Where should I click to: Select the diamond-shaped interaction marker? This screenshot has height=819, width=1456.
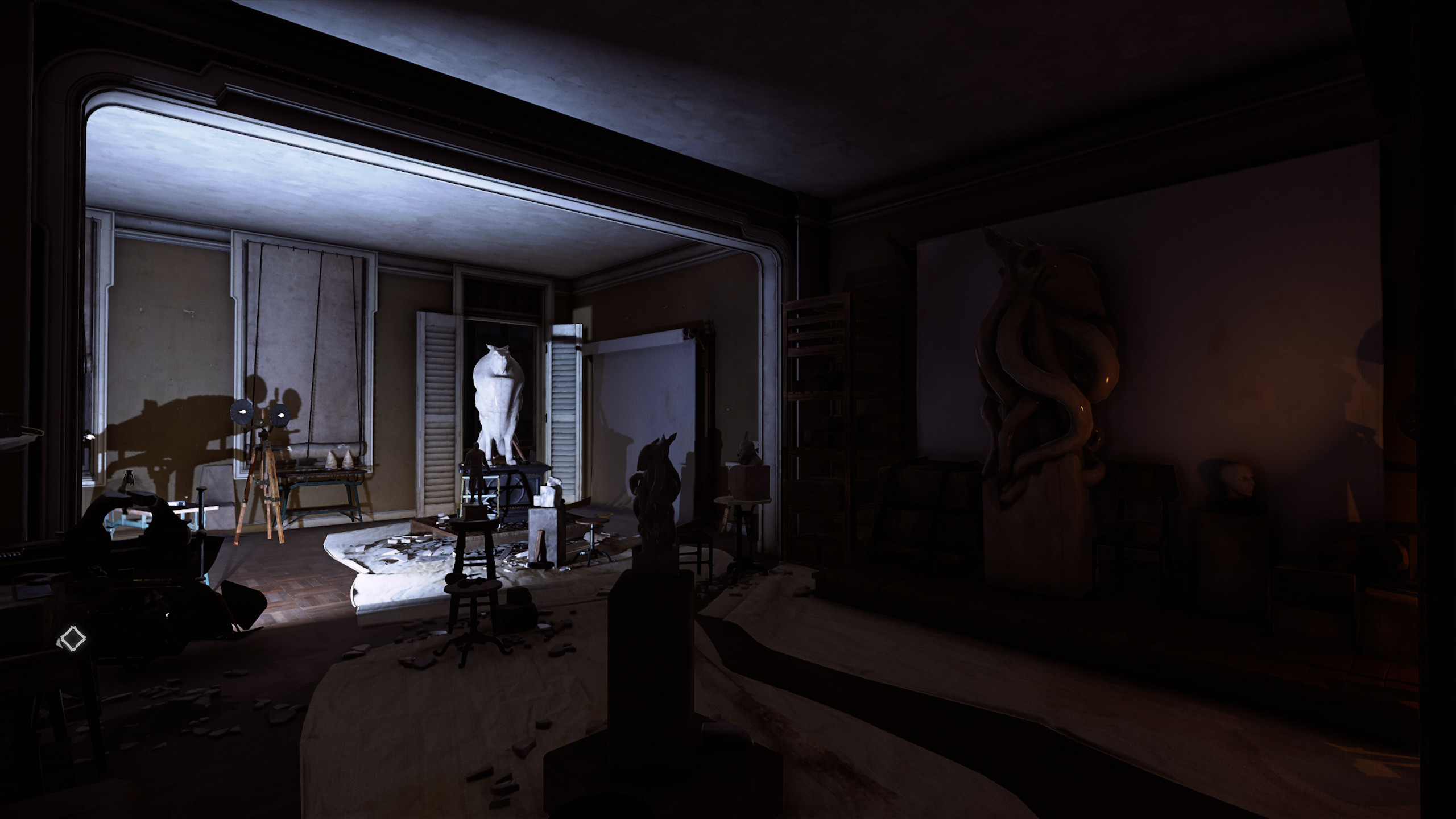point(72,638)
